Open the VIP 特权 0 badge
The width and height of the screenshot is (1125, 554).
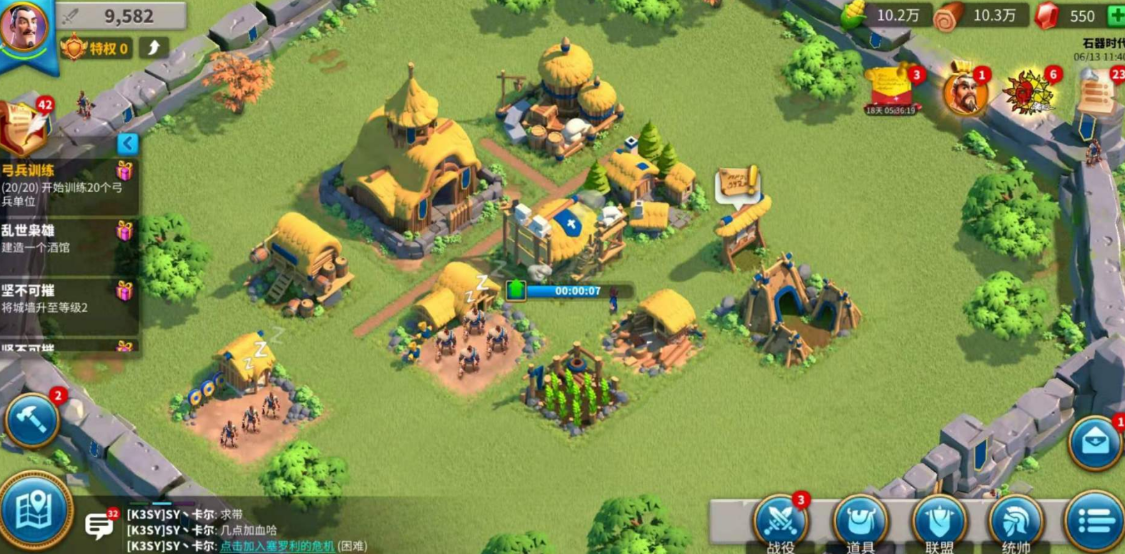[96, 47]
